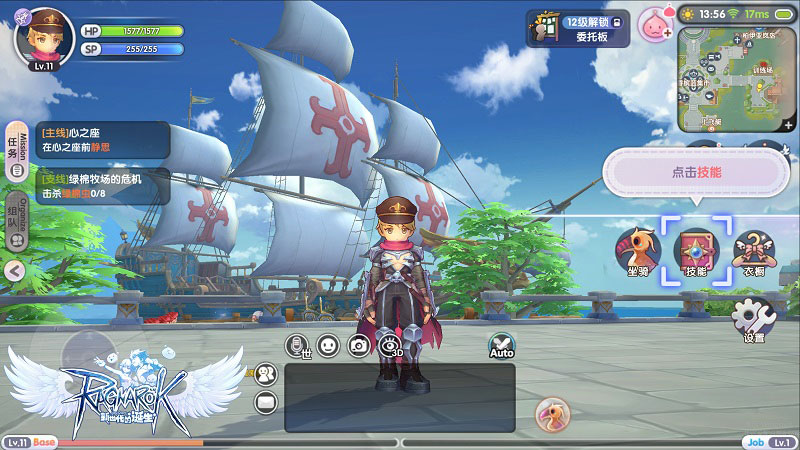Viewport: 800px width, 450px height.
Task: Open the mail envelope icon
Action: [x=266, y=403]
